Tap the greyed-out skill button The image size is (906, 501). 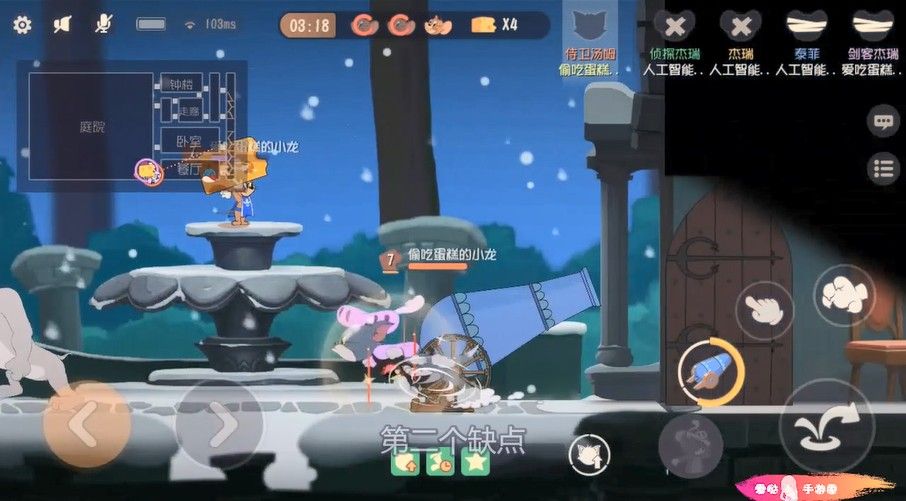[690, 441]
